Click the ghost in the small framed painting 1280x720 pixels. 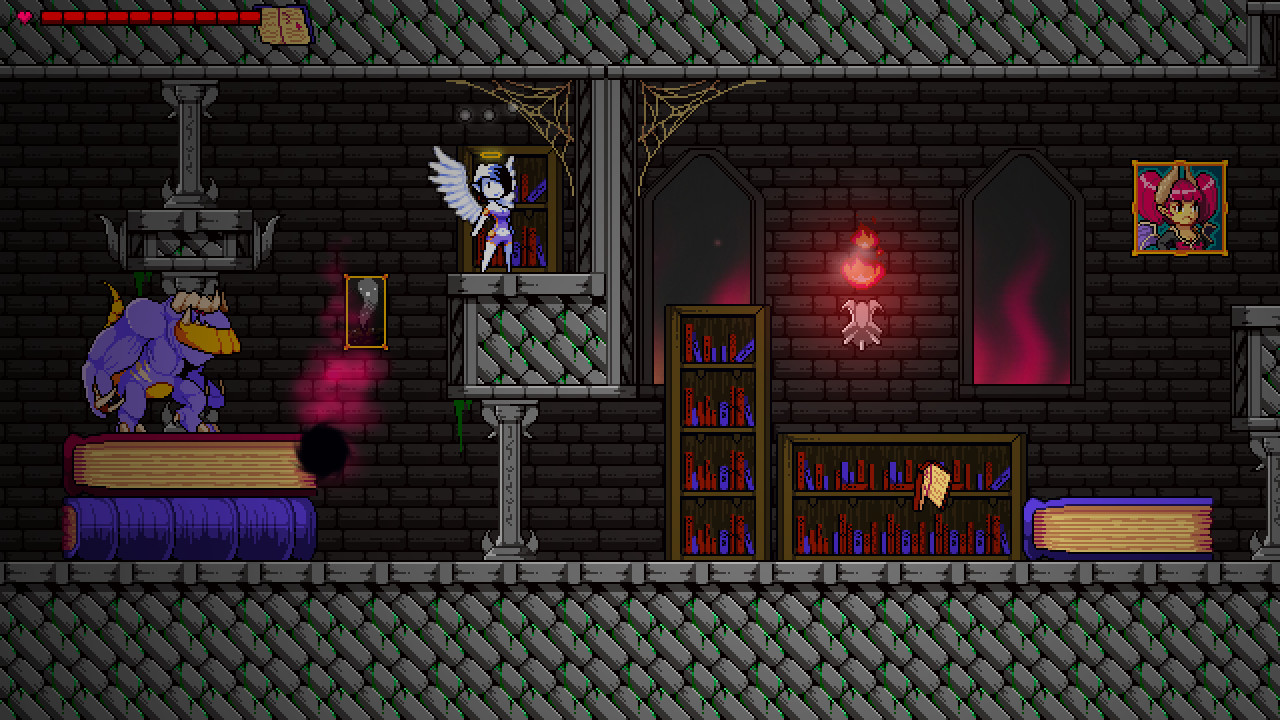[x=363, y=308]
